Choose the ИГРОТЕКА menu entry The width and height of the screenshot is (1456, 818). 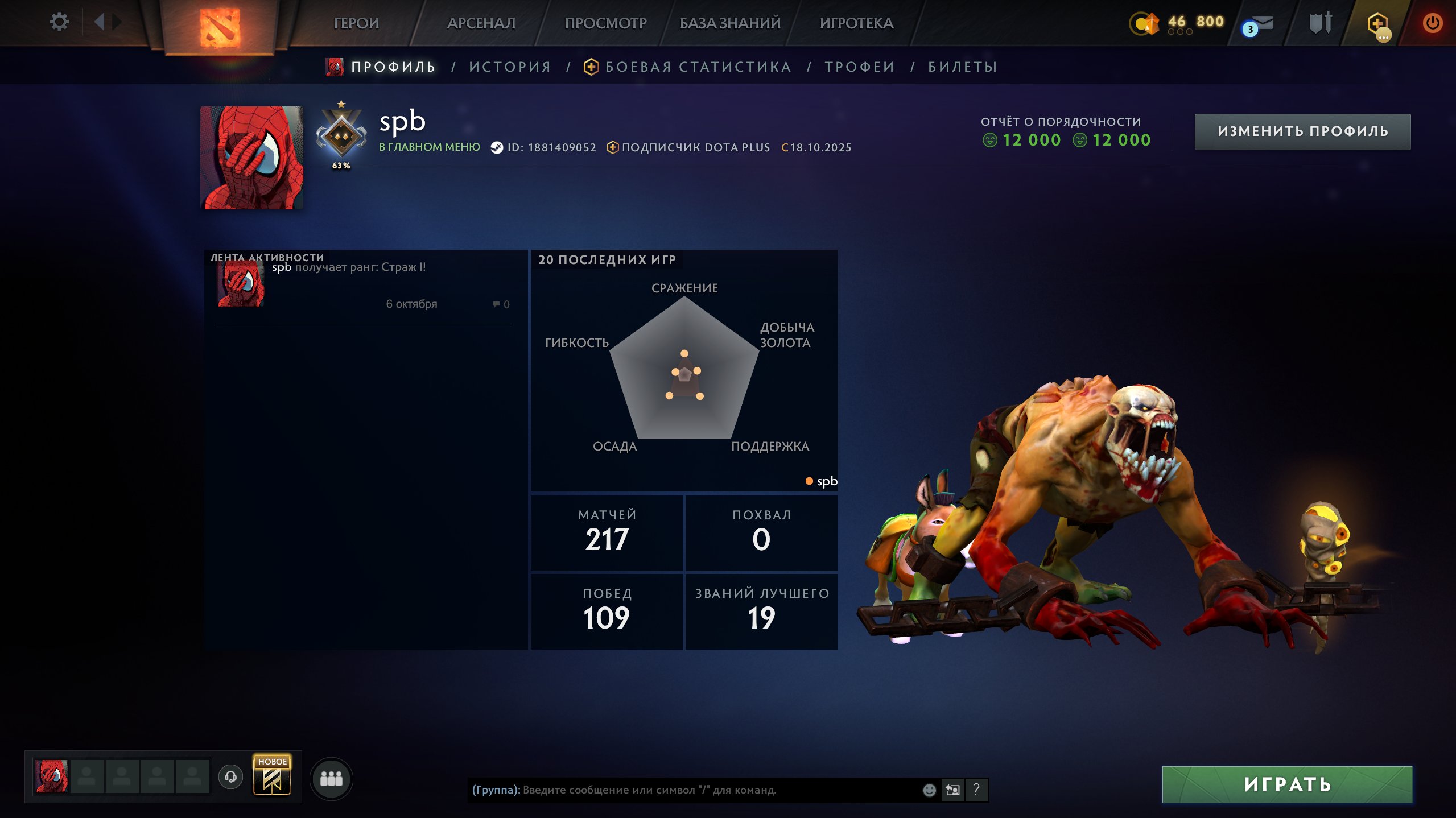(856, 23)
